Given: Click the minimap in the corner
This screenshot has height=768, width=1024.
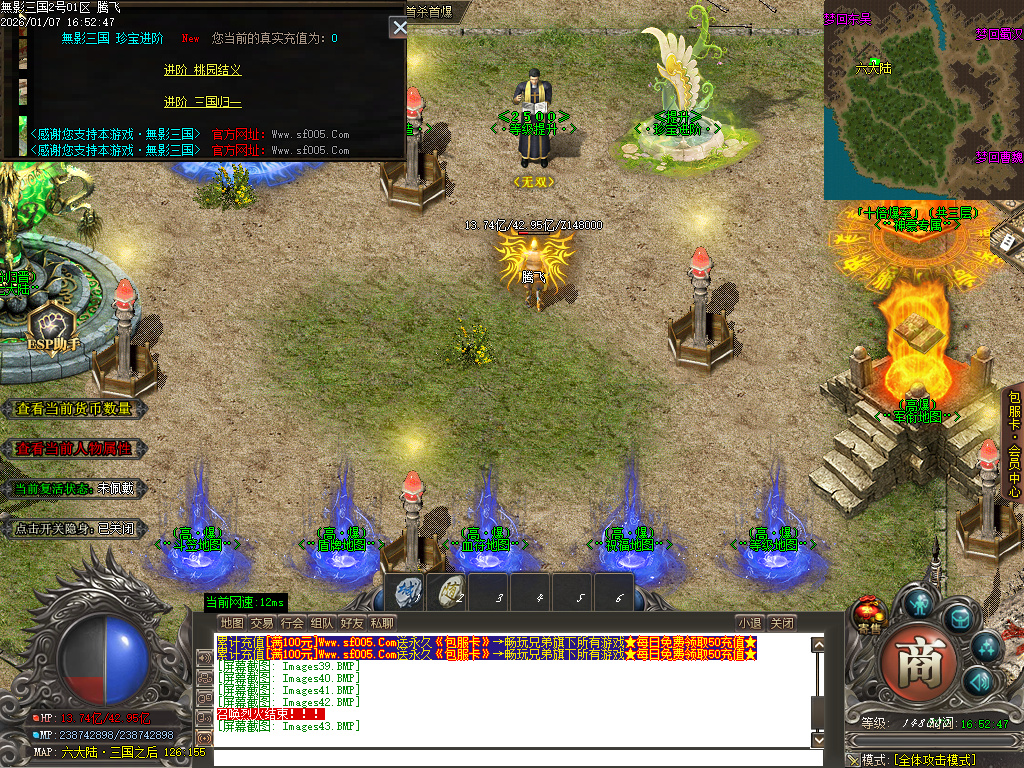Looking at the screenshot, I should click(x=922, y=100).
